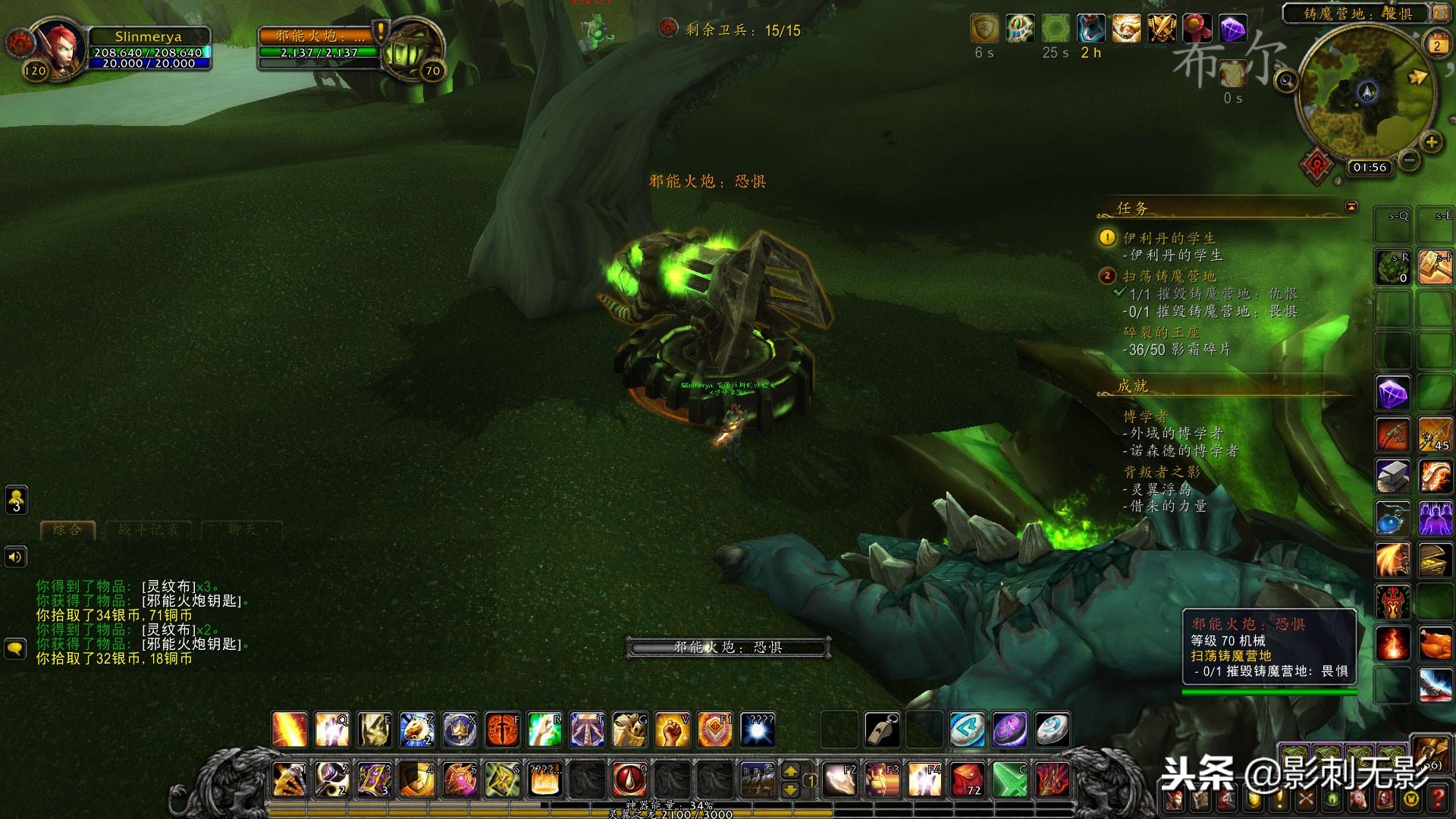Switch to the 战斗记录 chat tab

click(149, 529)
